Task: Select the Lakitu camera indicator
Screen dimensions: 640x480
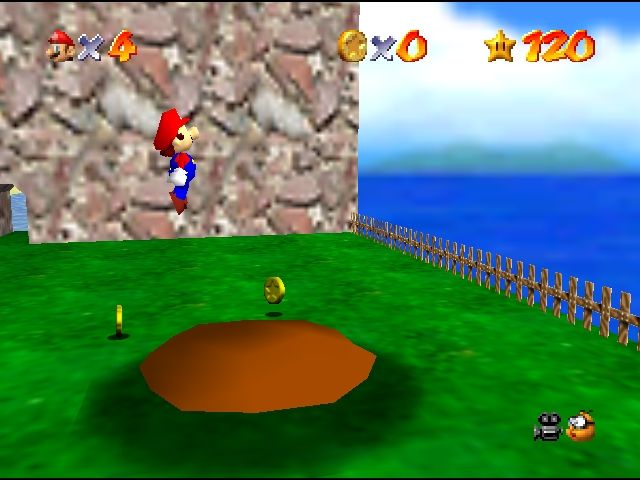Action: coord(580,427)
